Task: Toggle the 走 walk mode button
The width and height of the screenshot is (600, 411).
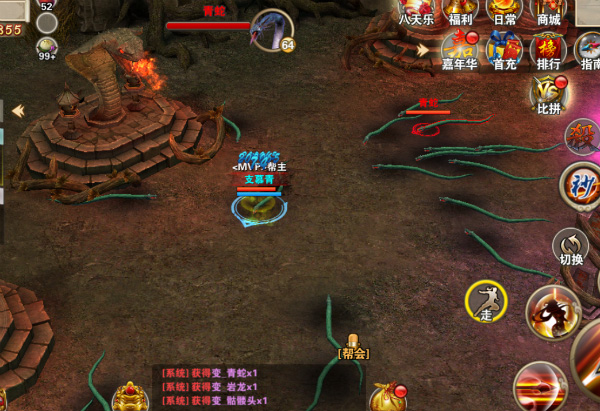Action: [x=486, y=301]
